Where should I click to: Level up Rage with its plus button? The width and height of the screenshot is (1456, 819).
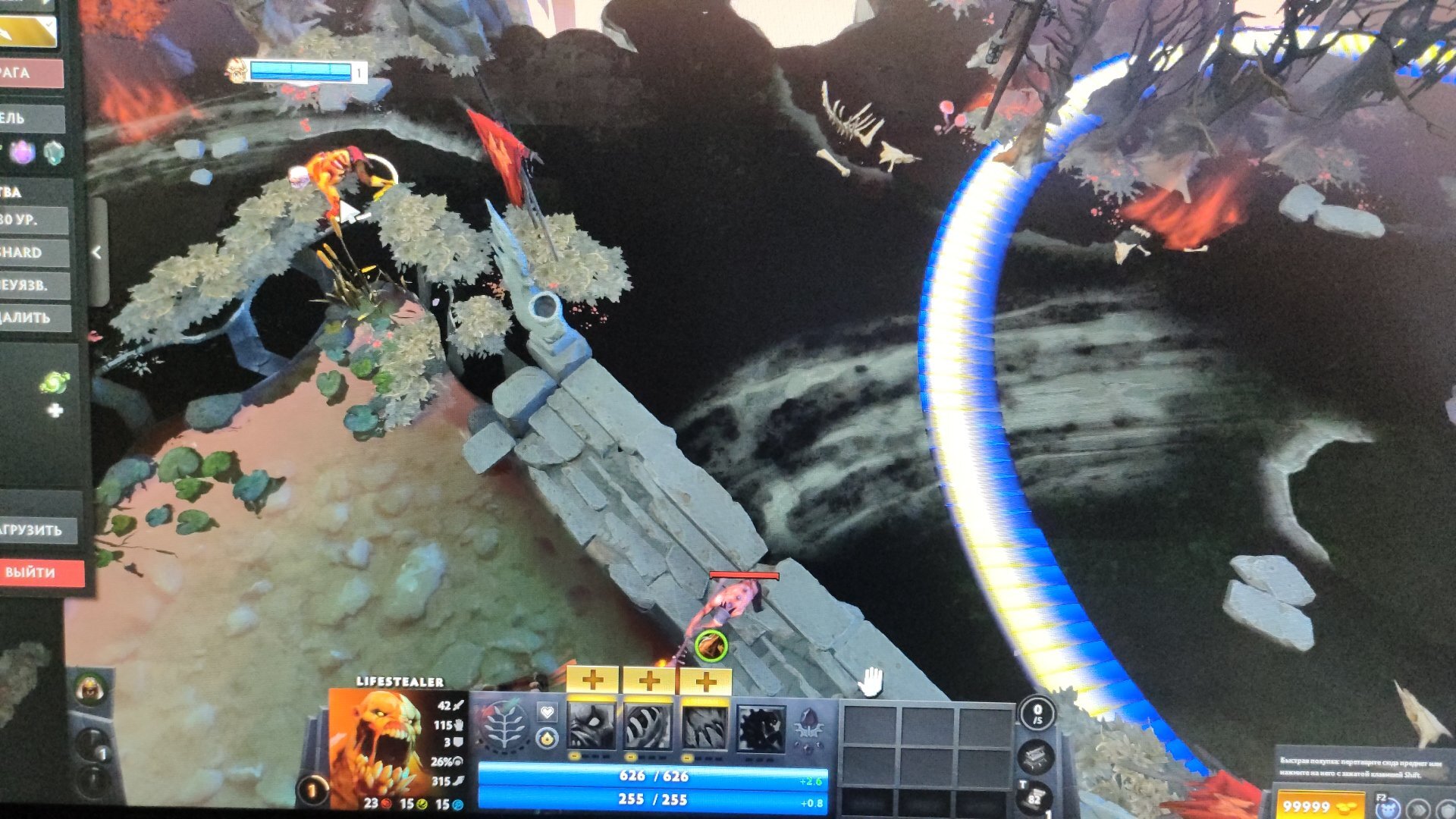[x=593, y=680]
